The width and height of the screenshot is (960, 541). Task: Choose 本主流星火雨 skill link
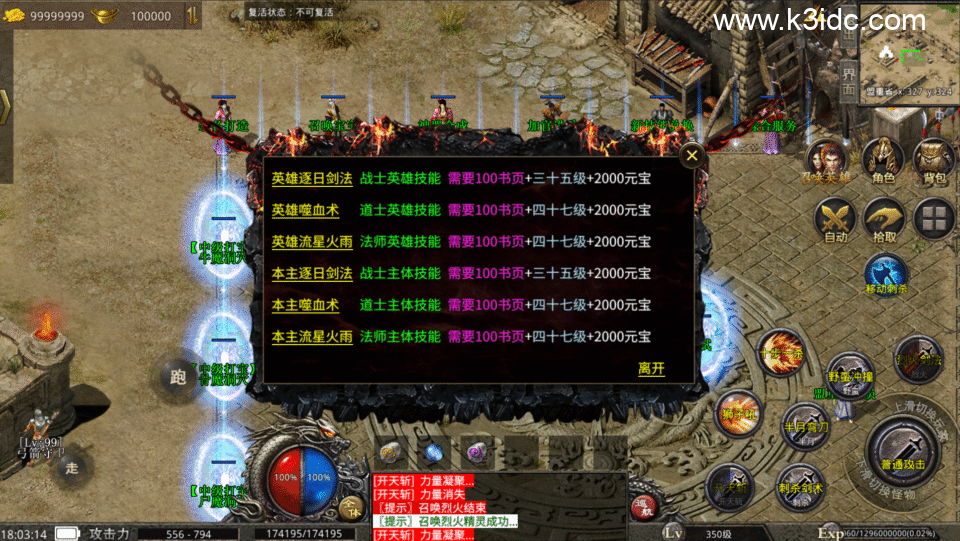[x=312, y=337]
